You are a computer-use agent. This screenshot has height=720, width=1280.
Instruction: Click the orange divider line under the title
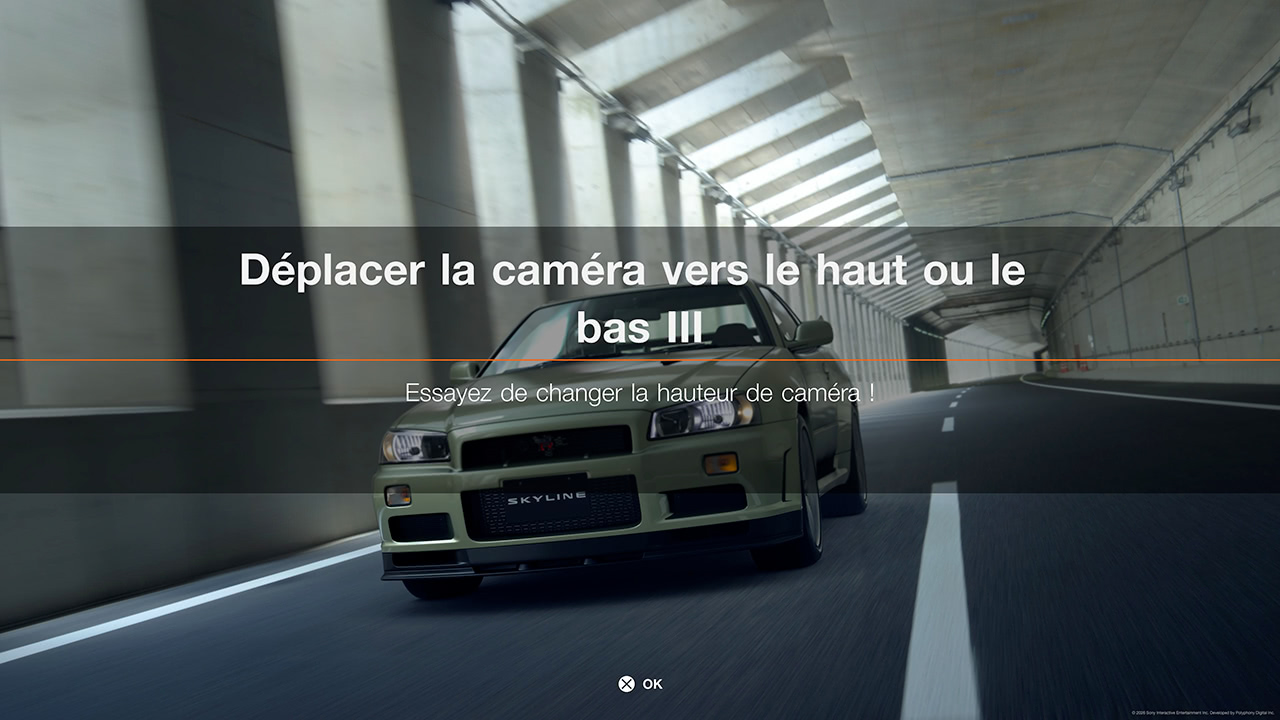coord(640,360)
